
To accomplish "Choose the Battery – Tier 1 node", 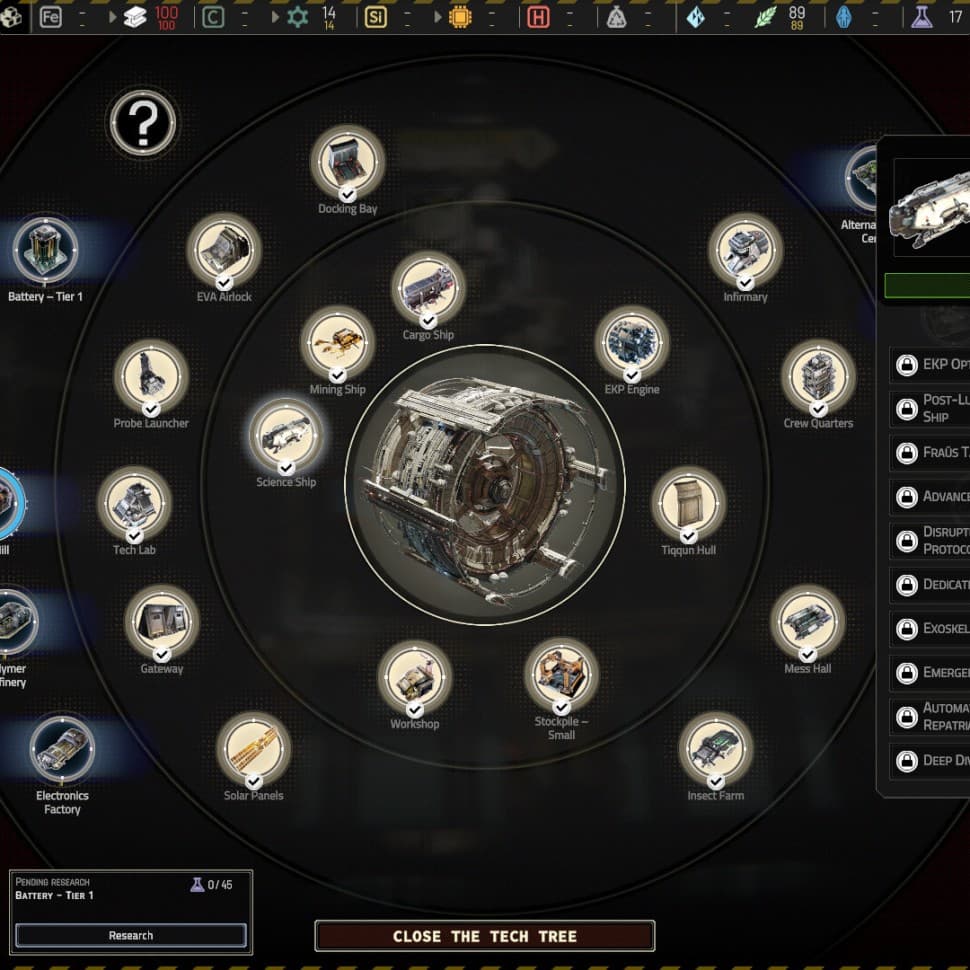I will click(45, 249).
